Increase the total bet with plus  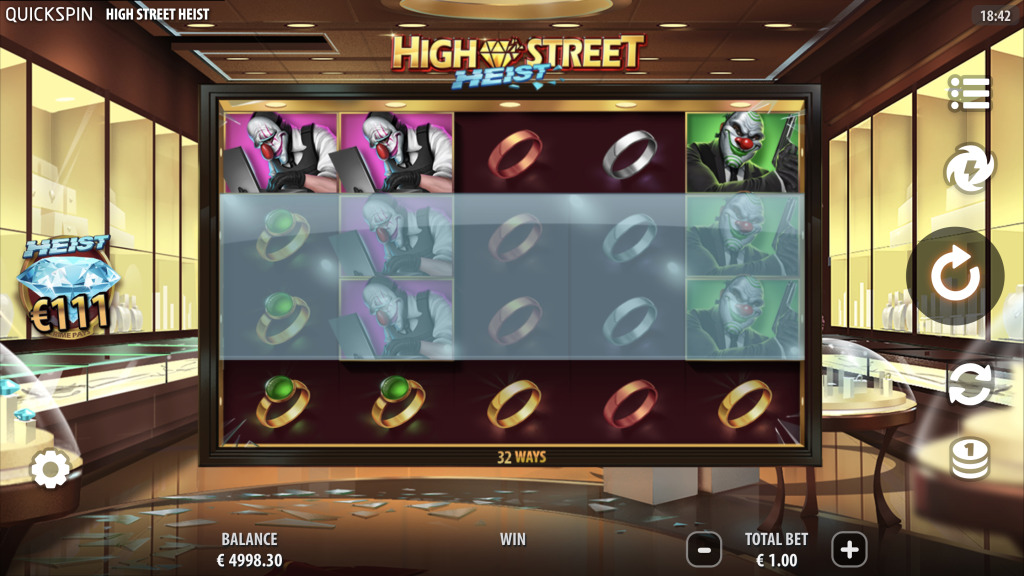click(849, 549)
